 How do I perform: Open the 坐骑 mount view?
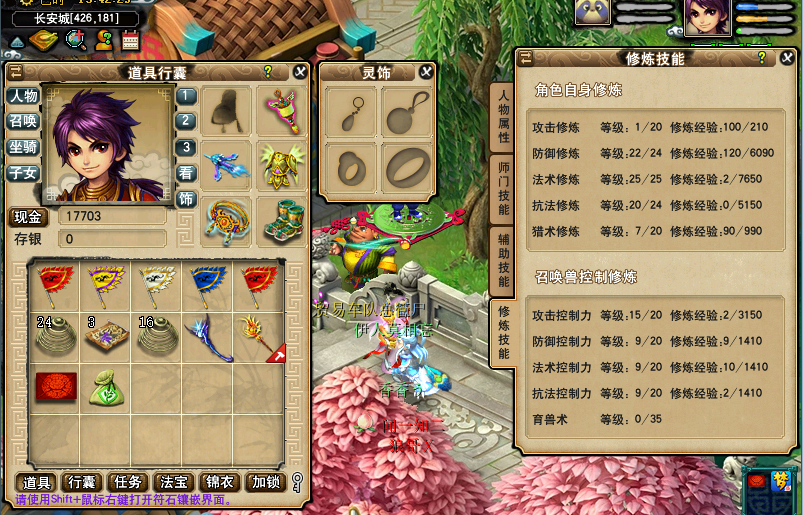pos(23,146)
